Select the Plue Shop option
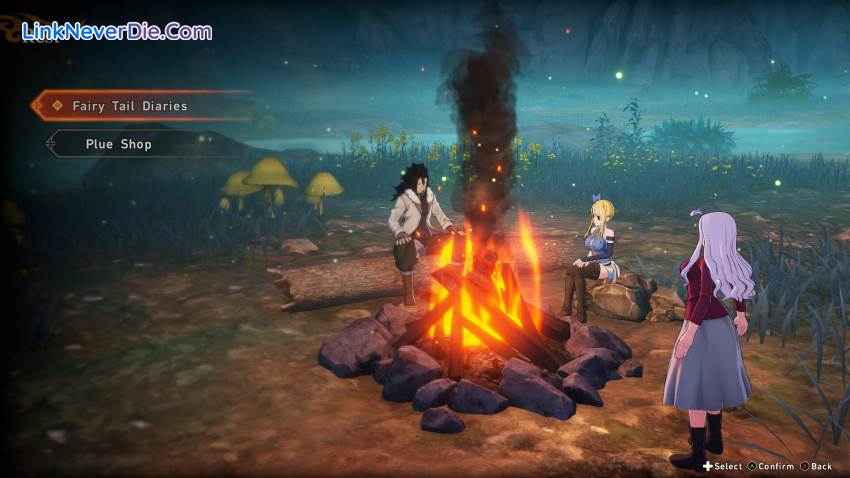This screenshot has height=478, width=850. (x=118, y=144)
